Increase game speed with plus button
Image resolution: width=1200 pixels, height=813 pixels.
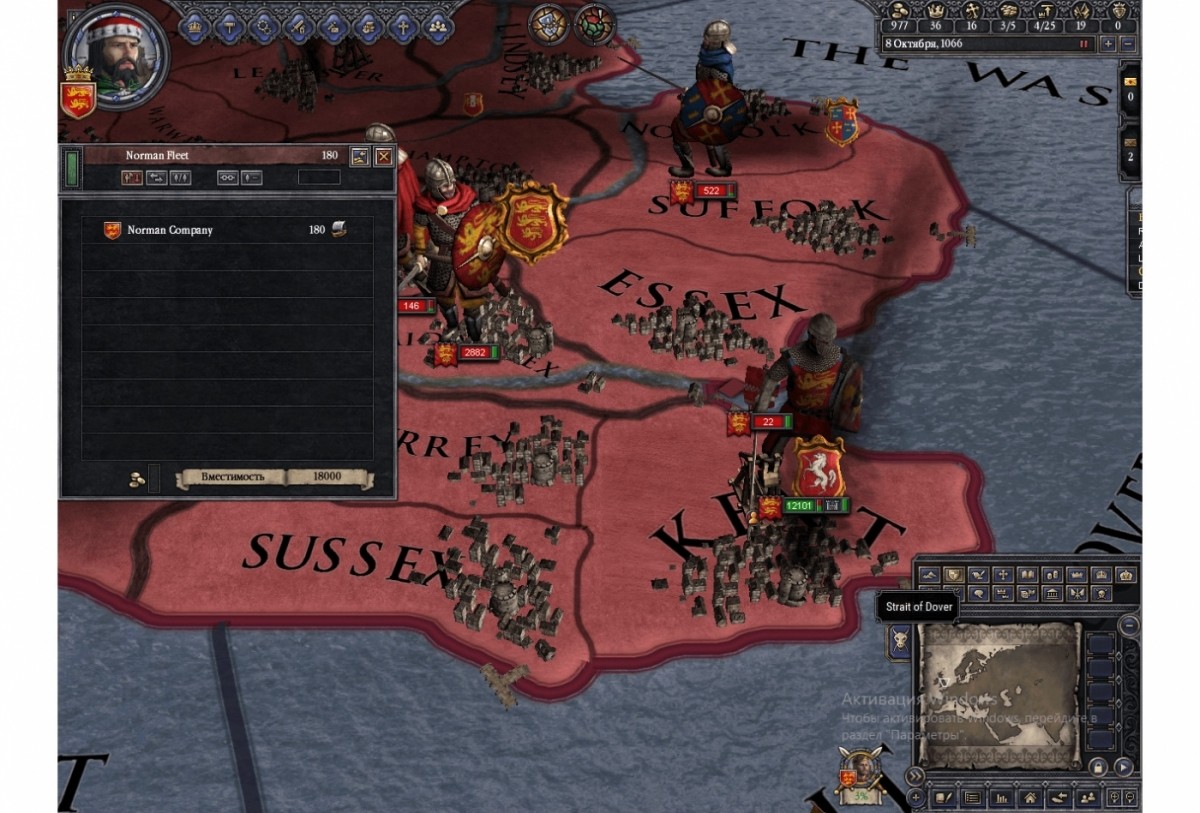click(x=1108, y=44)
